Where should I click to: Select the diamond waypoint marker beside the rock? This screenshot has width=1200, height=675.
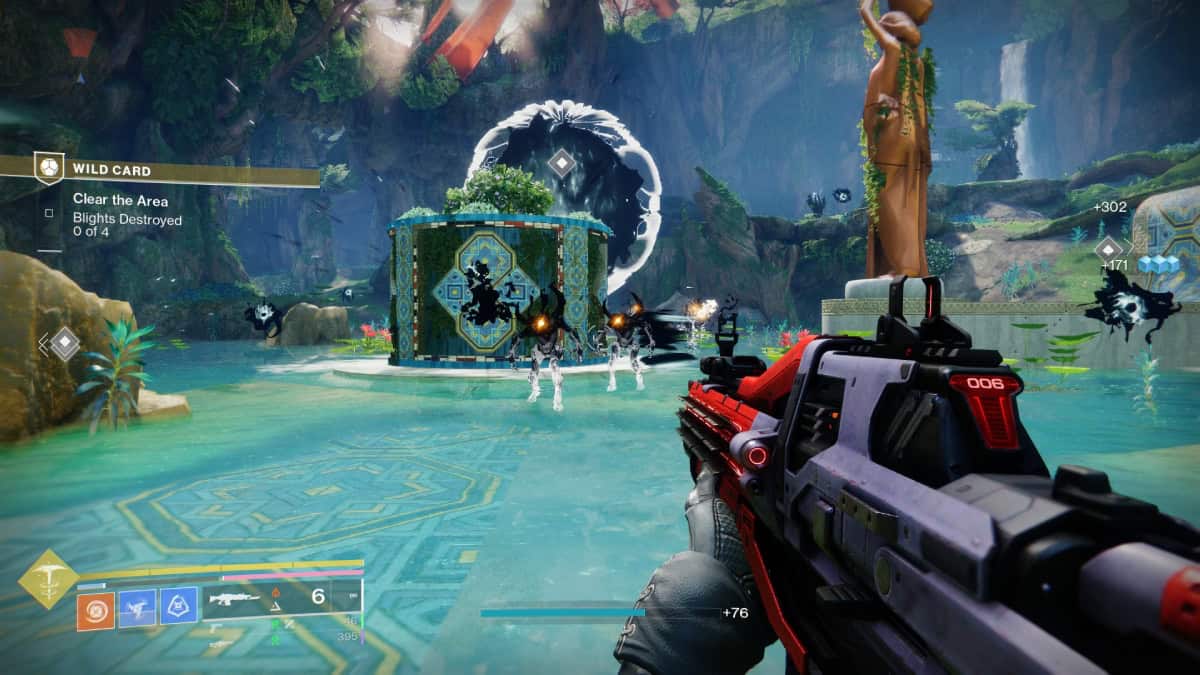tap(65, 343)
